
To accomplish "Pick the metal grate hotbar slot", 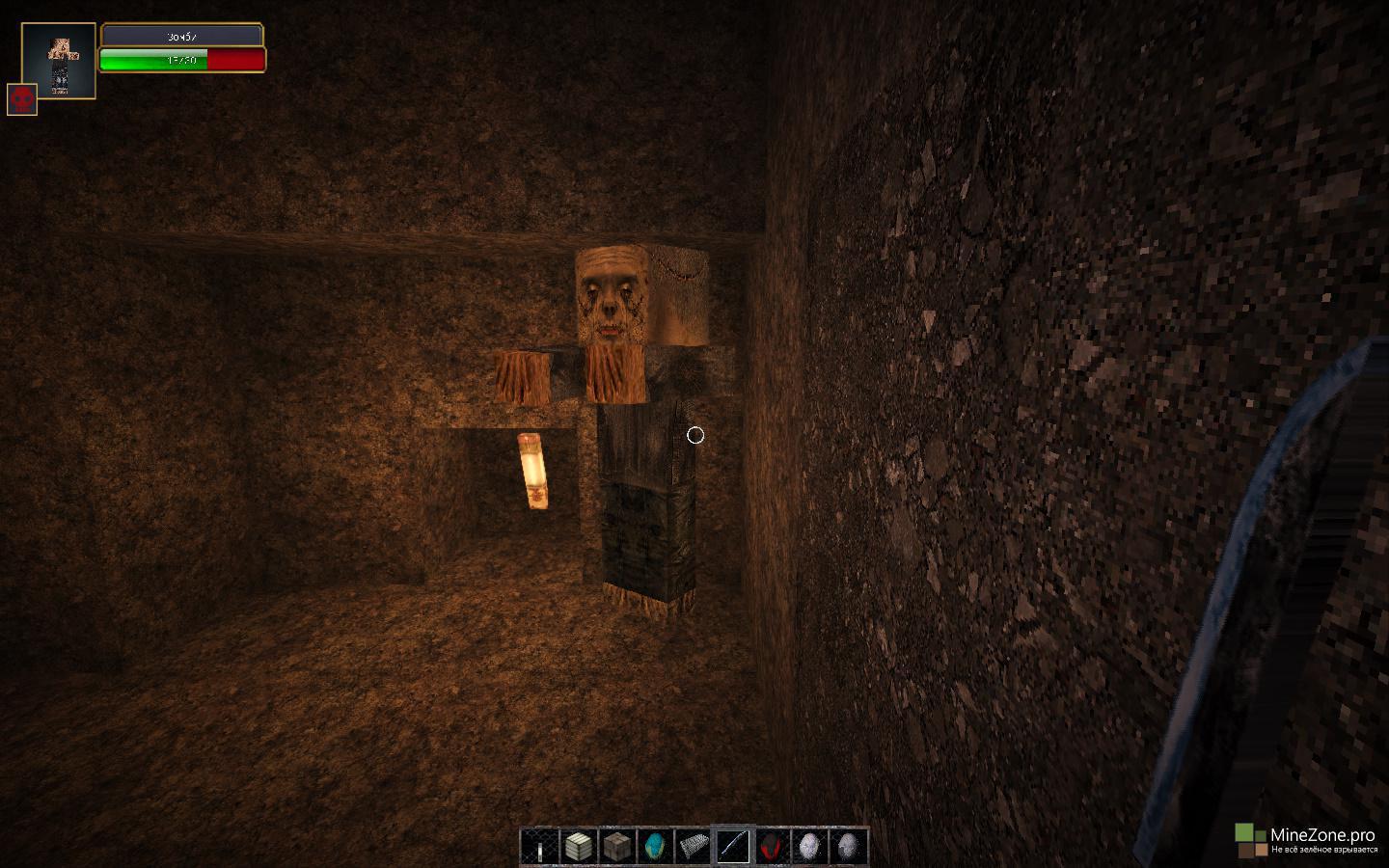I will click(694, 847).
